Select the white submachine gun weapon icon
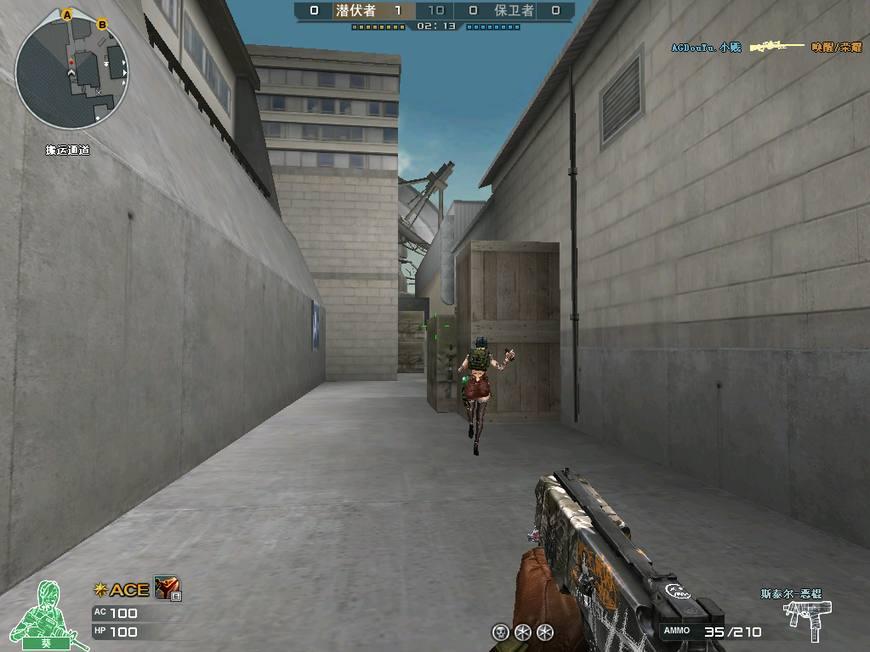Viewport: 870px width, 652px height. [808, 620]
